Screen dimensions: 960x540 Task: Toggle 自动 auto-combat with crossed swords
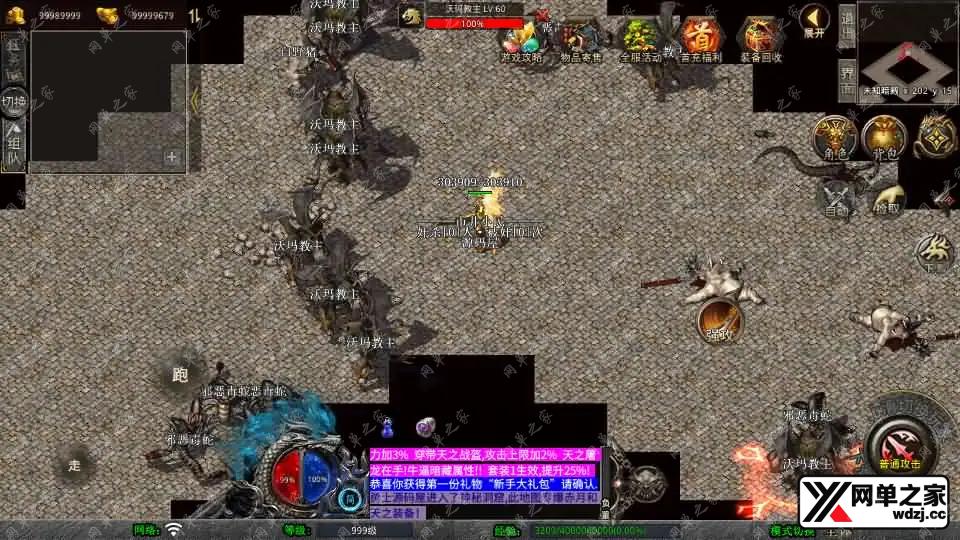[837, 197]
